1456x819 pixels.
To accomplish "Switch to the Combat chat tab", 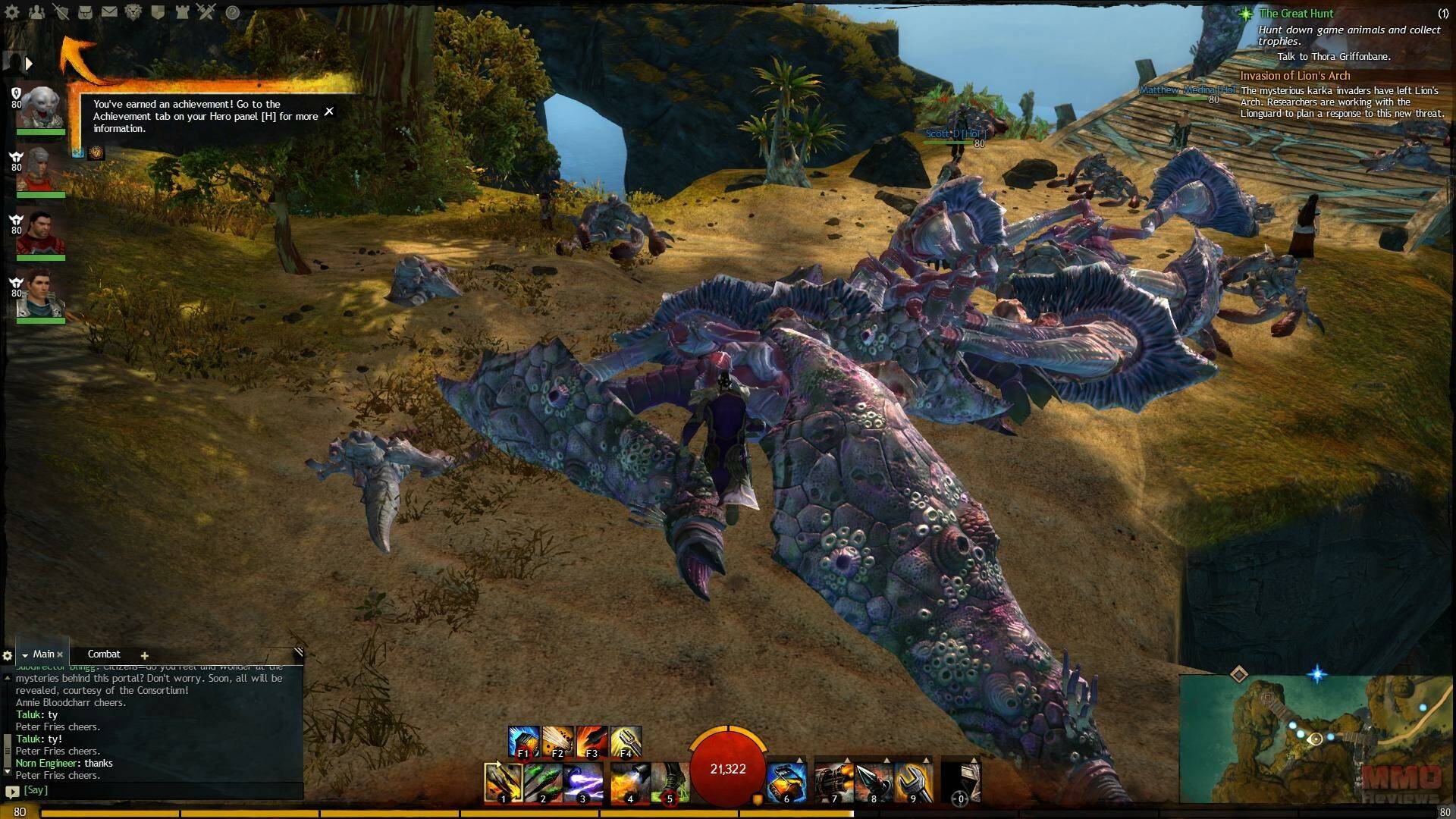I will tap(104, 654).
